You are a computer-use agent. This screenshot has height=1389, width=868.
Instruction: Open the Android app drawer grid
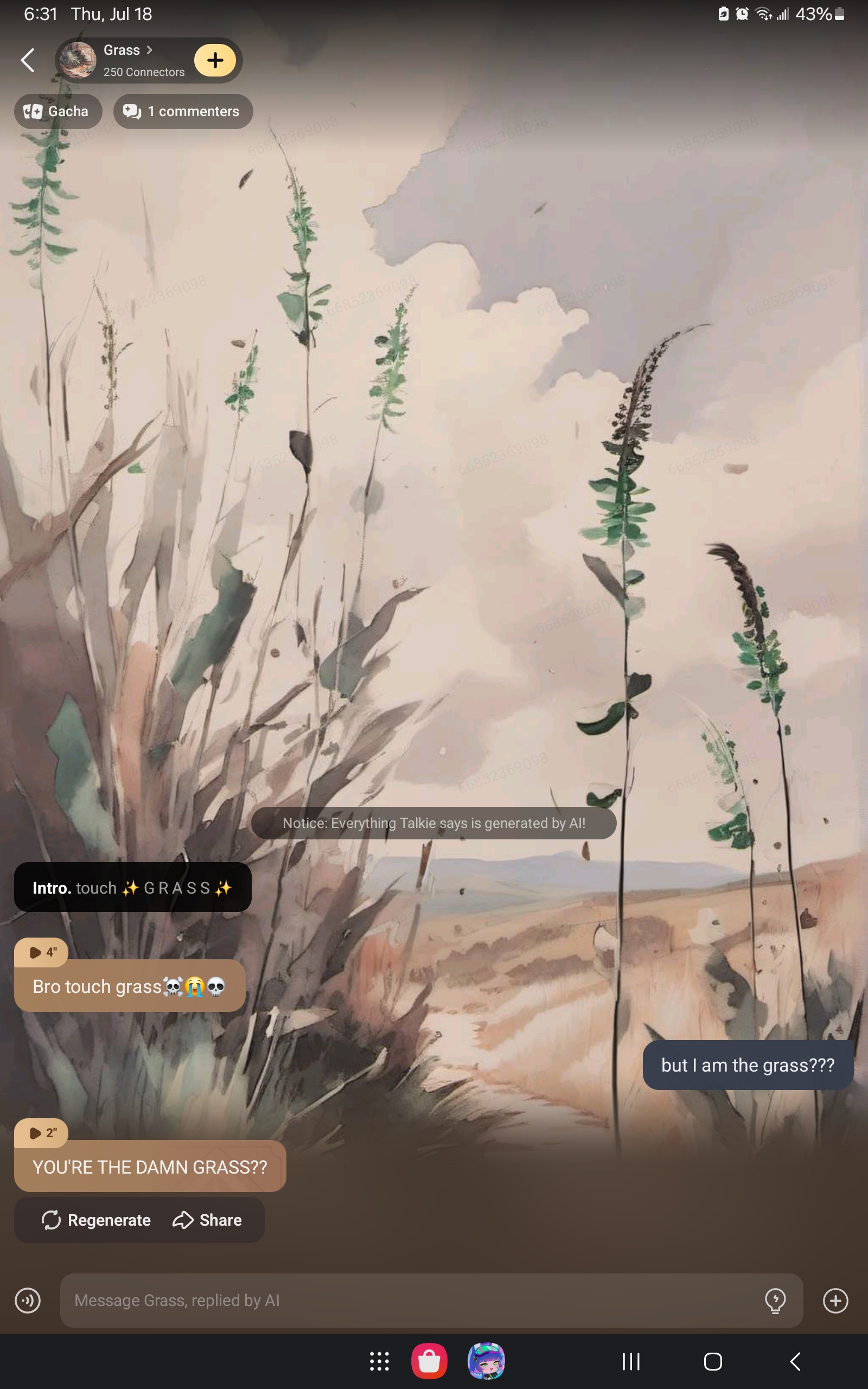click(x=379, y=1361)
